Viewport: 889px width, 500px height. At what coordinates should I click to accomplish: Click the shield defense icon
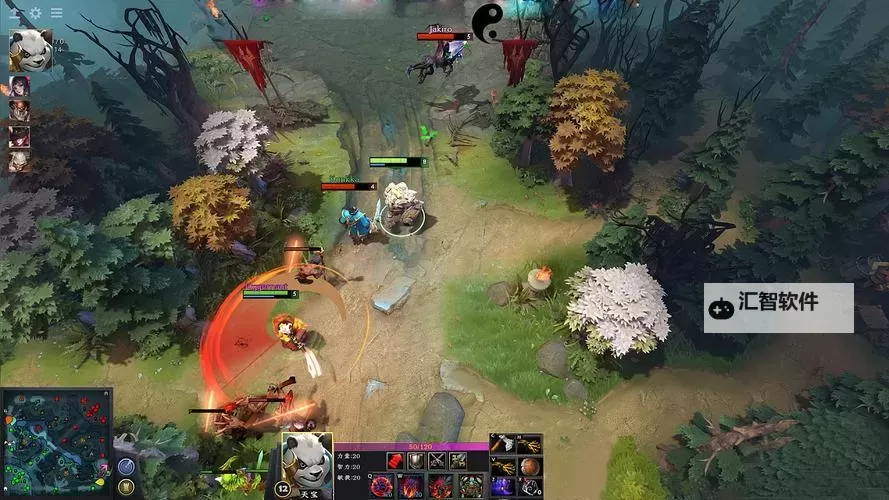(x=415, y=461)
